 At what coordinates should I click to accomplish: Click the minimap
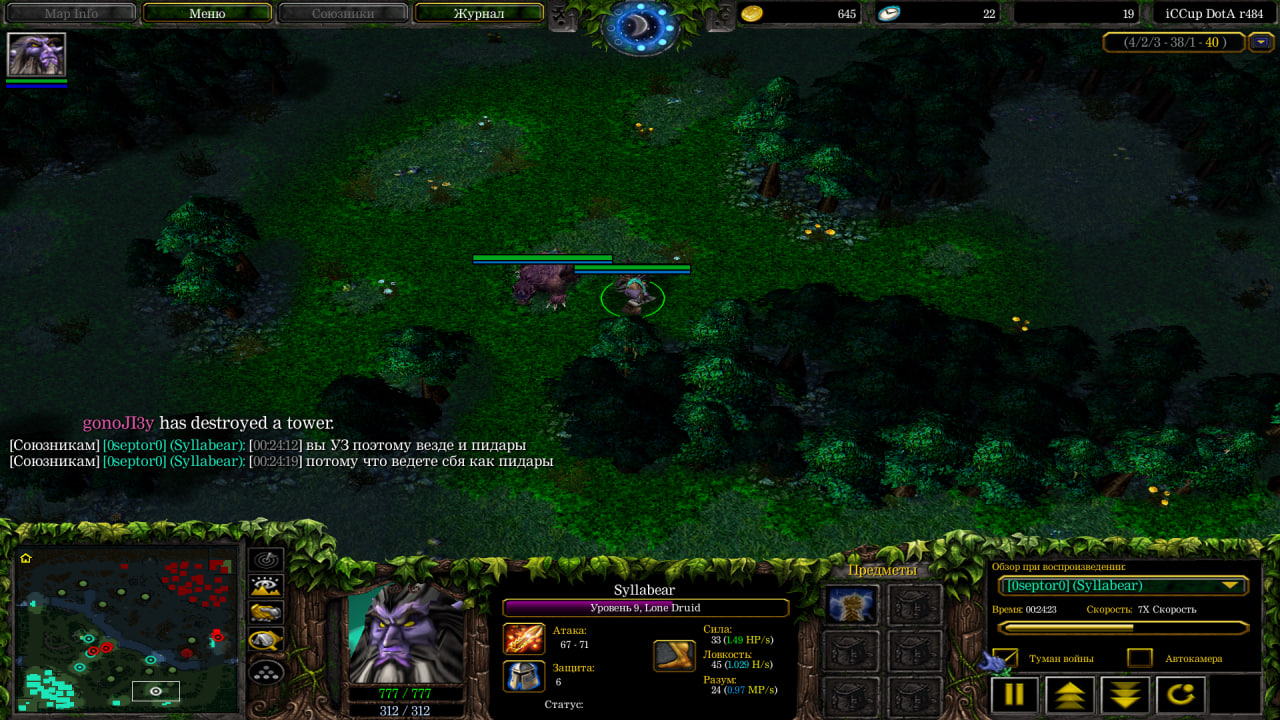127,629
